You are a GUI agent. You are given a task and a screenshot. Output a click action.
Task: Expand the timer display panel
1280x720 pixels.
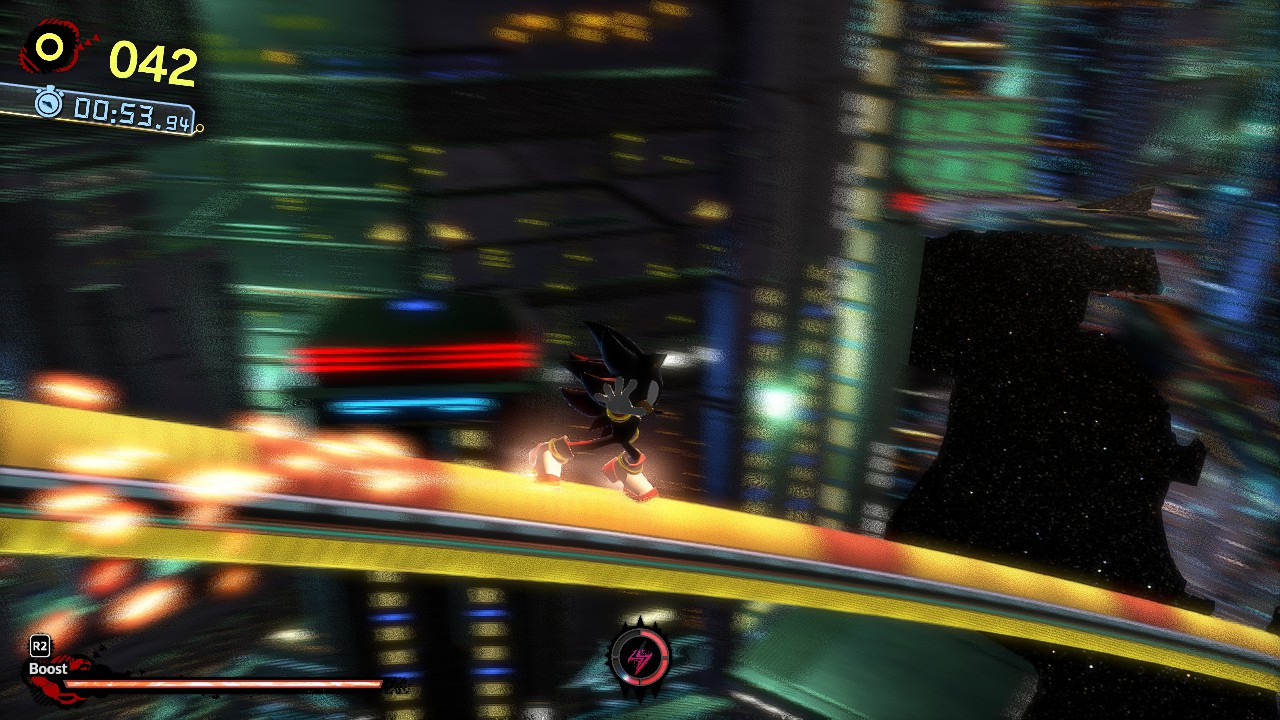(x=115, y=108)
